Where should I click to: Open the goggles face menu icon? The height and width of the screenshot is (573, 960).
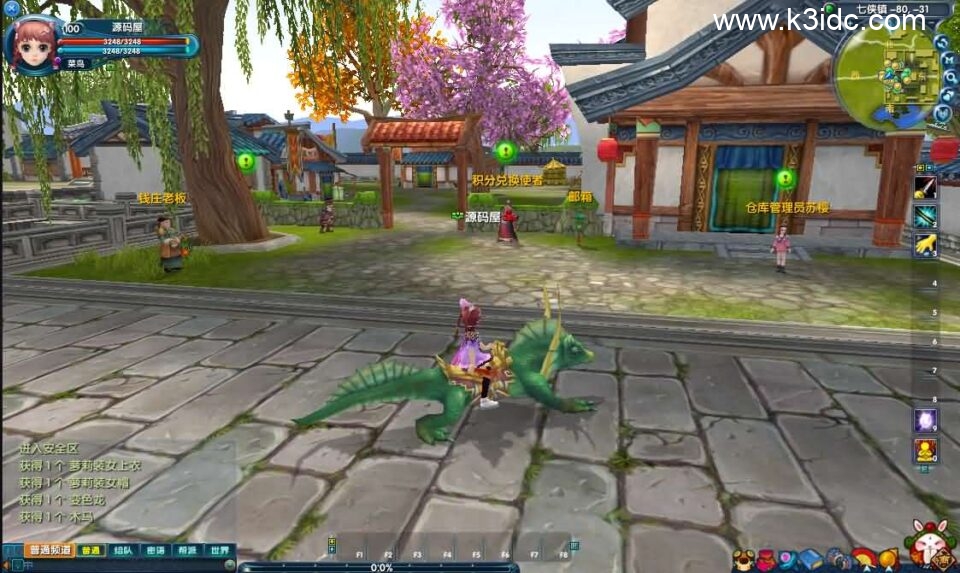(742, 559)
